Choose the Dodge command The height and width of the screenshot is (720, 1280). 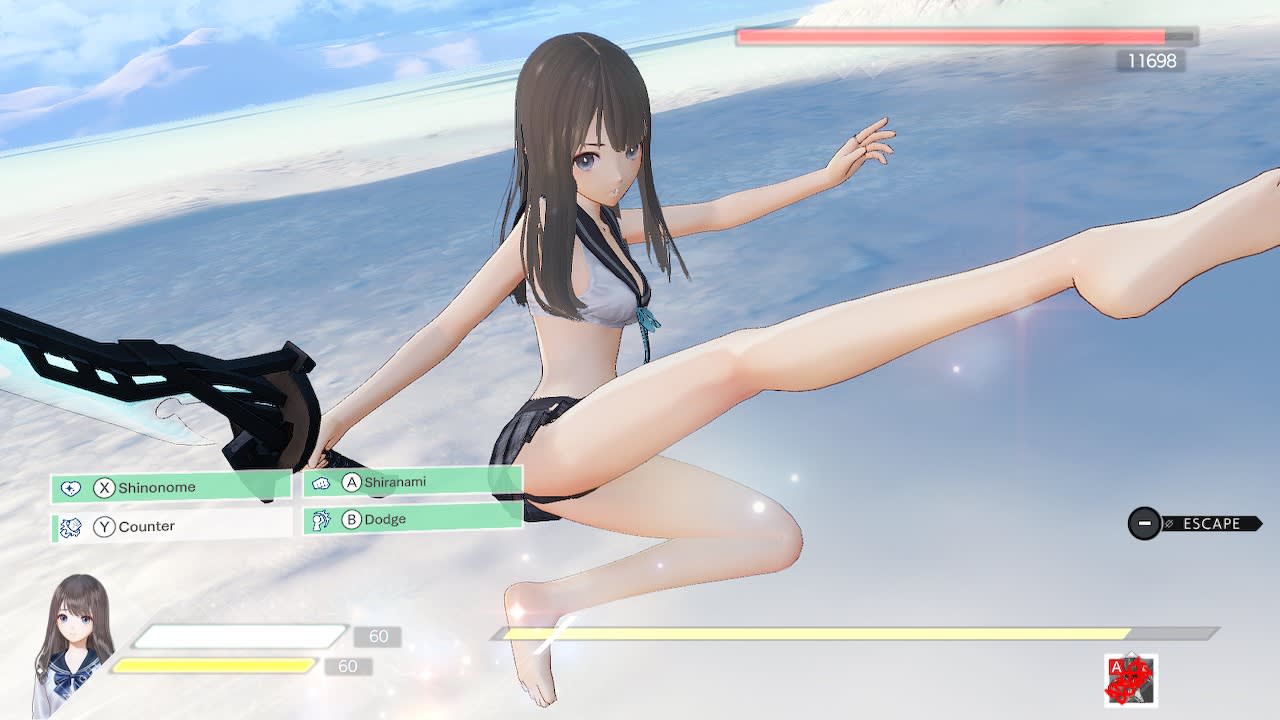[410, 519]
